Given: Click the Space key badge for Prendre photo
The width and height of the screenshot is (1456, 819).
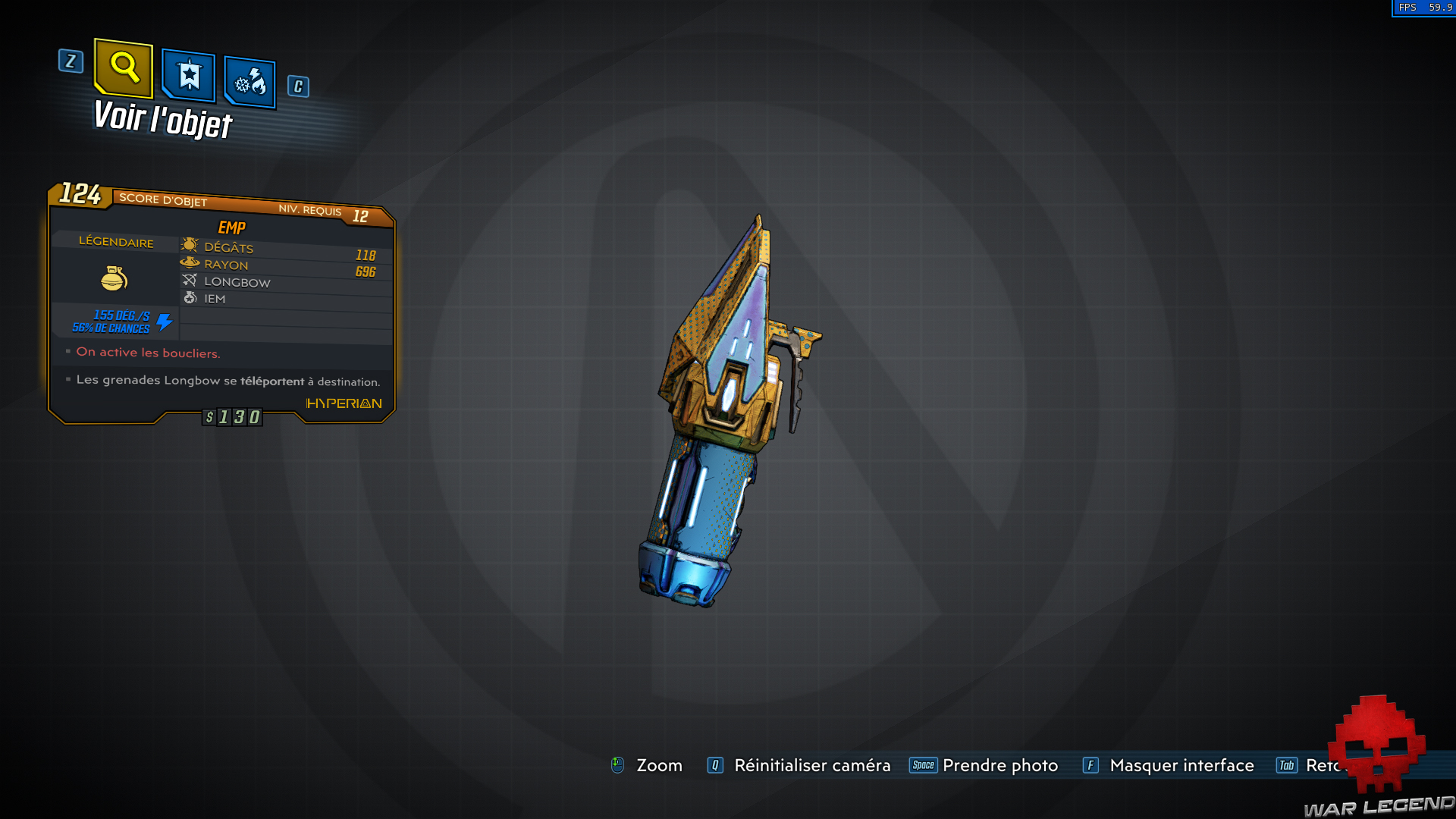Looking at the screenshot, I should [x=924, y=765].
